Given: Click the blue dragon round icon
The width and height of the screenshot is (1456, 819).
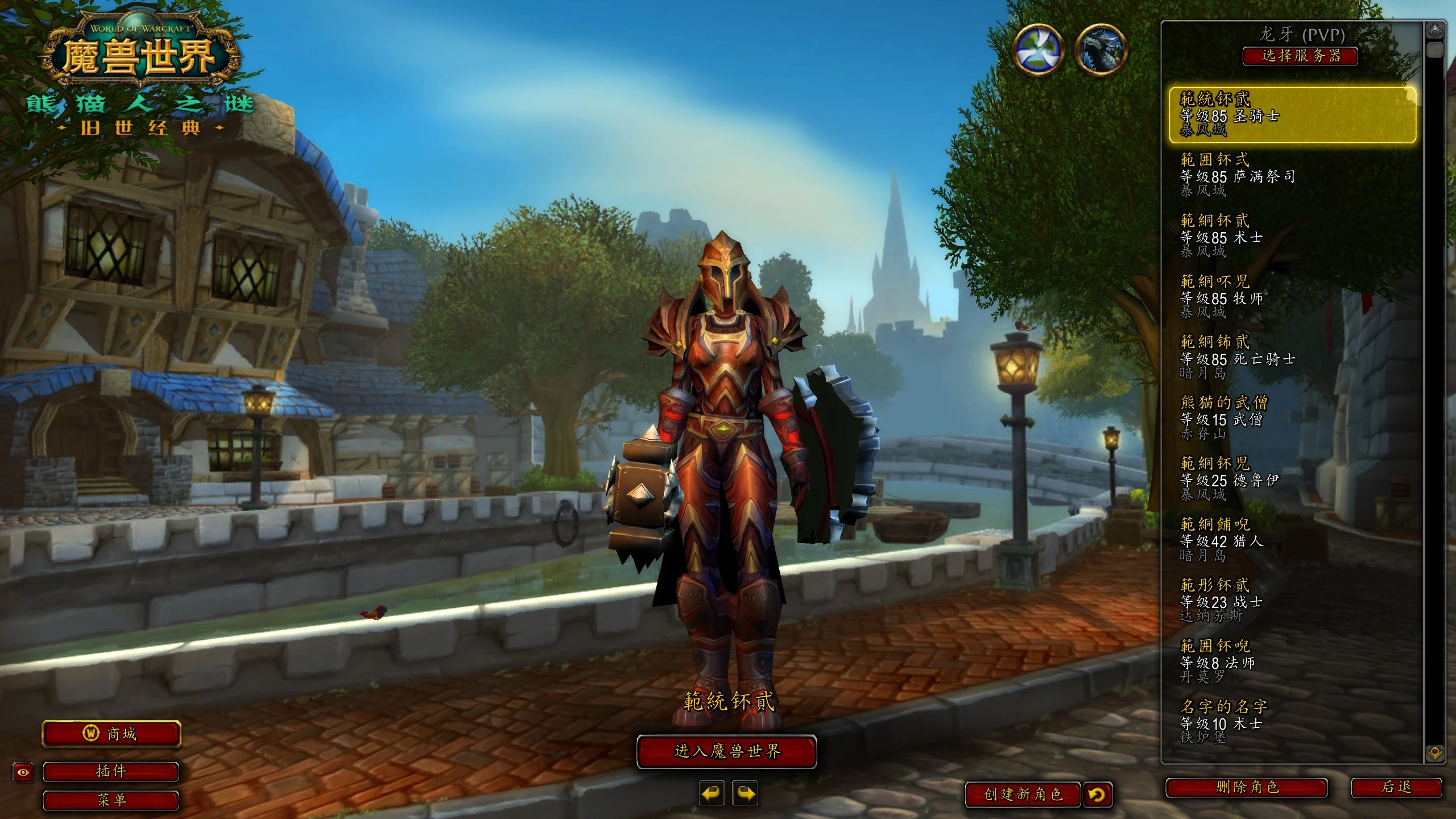Looking at the screenshot, I should click(1102, 49).
